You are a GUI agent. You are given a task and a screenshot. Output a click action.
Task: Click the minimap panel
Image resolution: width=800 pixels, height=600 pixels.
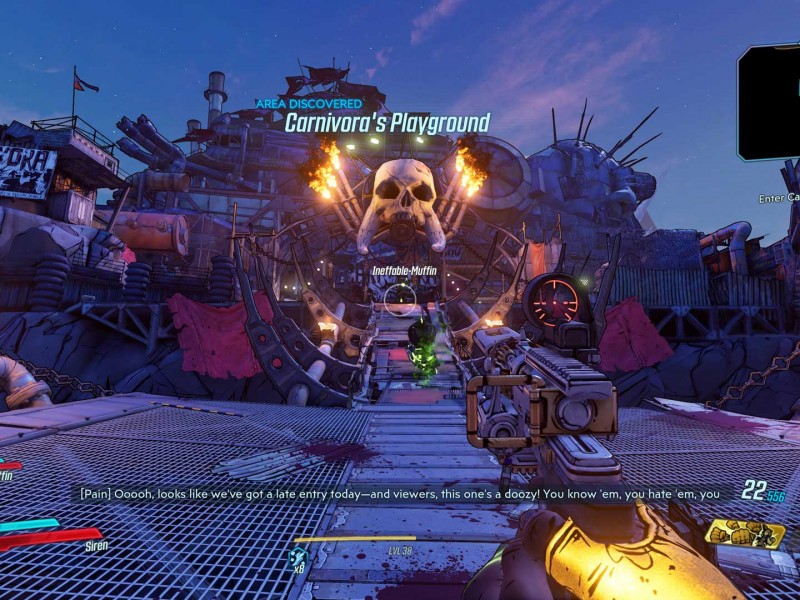click(x=770, y=102)
